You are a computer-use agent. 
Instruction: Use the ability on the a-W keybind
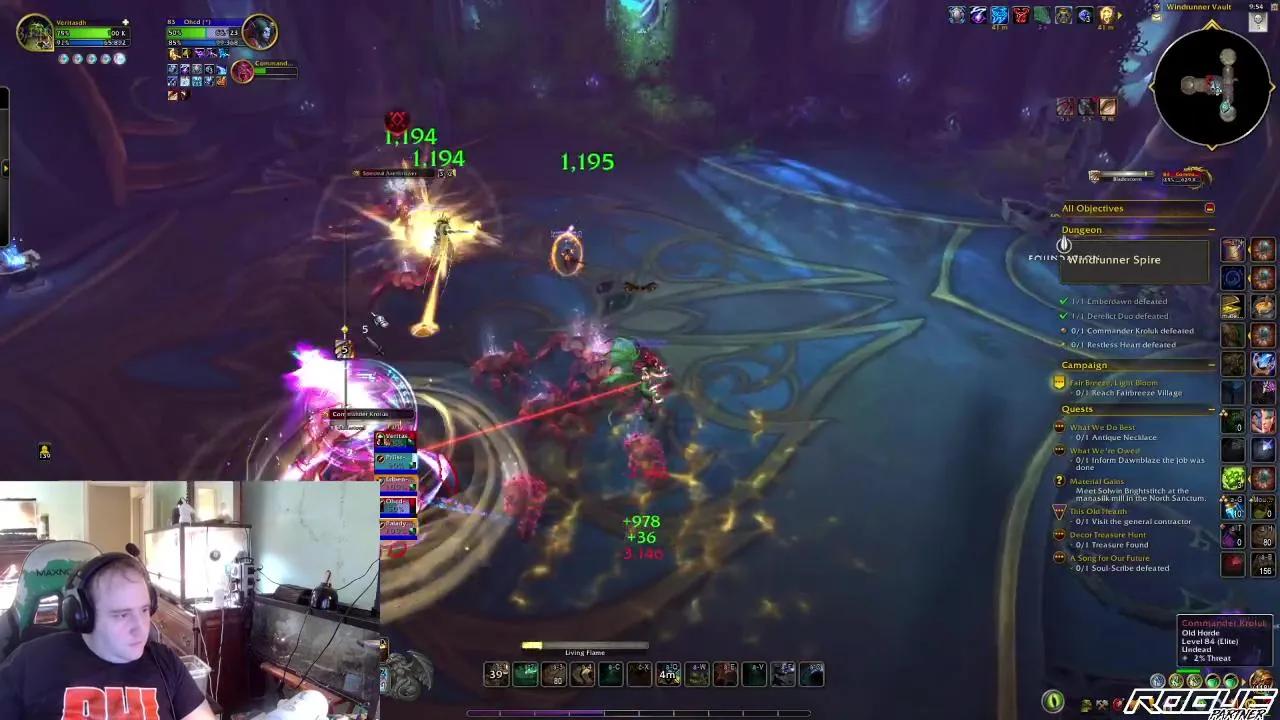697,674
